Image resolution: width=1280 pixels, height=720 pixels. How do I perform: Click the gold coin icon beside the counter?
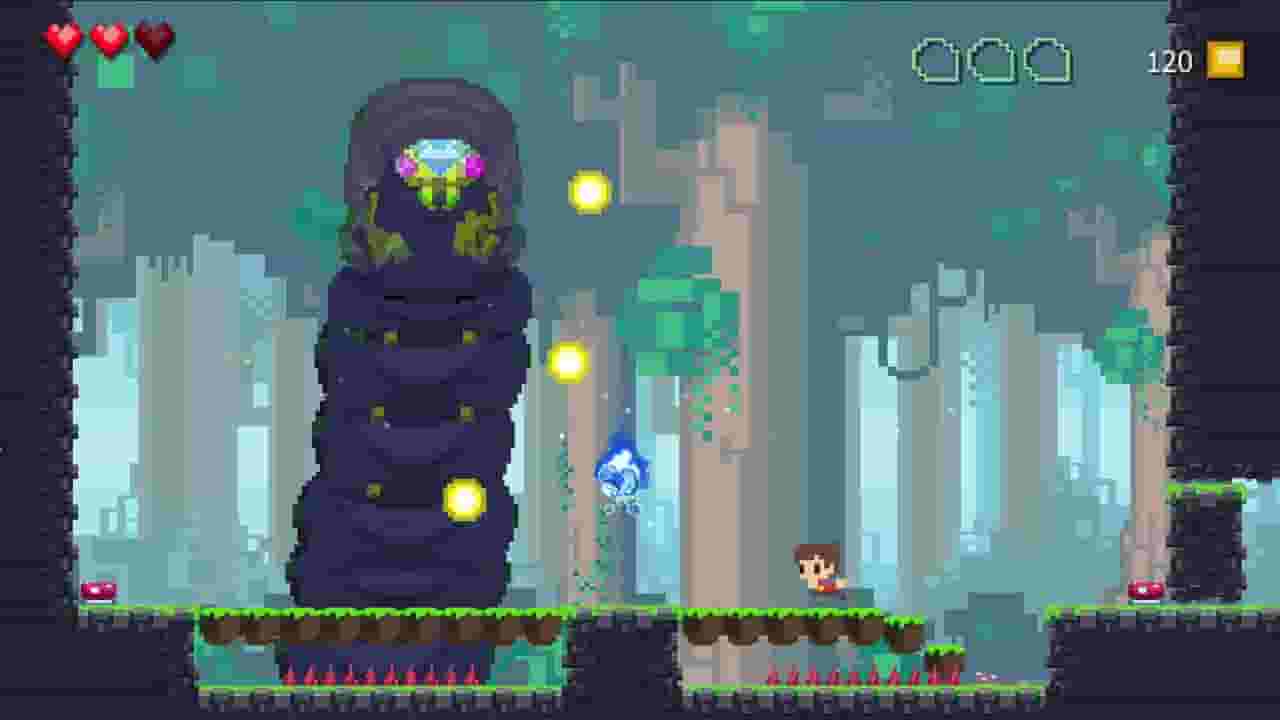click(x=1225, y=60)
